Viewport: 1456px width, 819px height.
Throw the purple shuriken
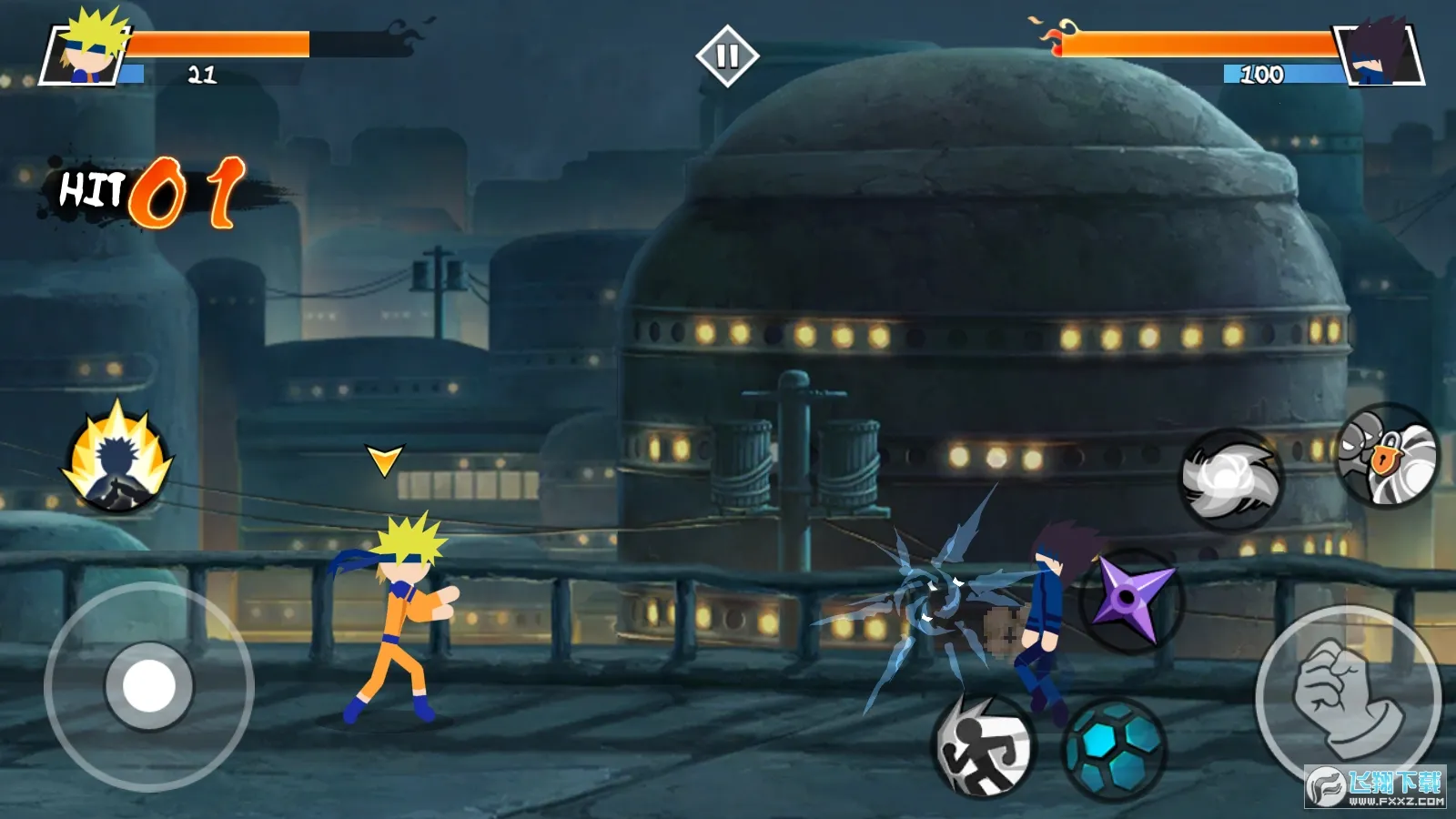1133,600
